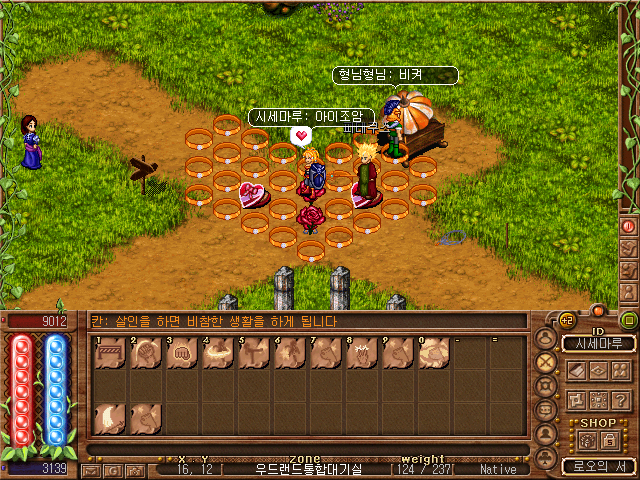Click the 시세마루 character ID field
The image size is (640, 480).
click(x=598, y=344)
